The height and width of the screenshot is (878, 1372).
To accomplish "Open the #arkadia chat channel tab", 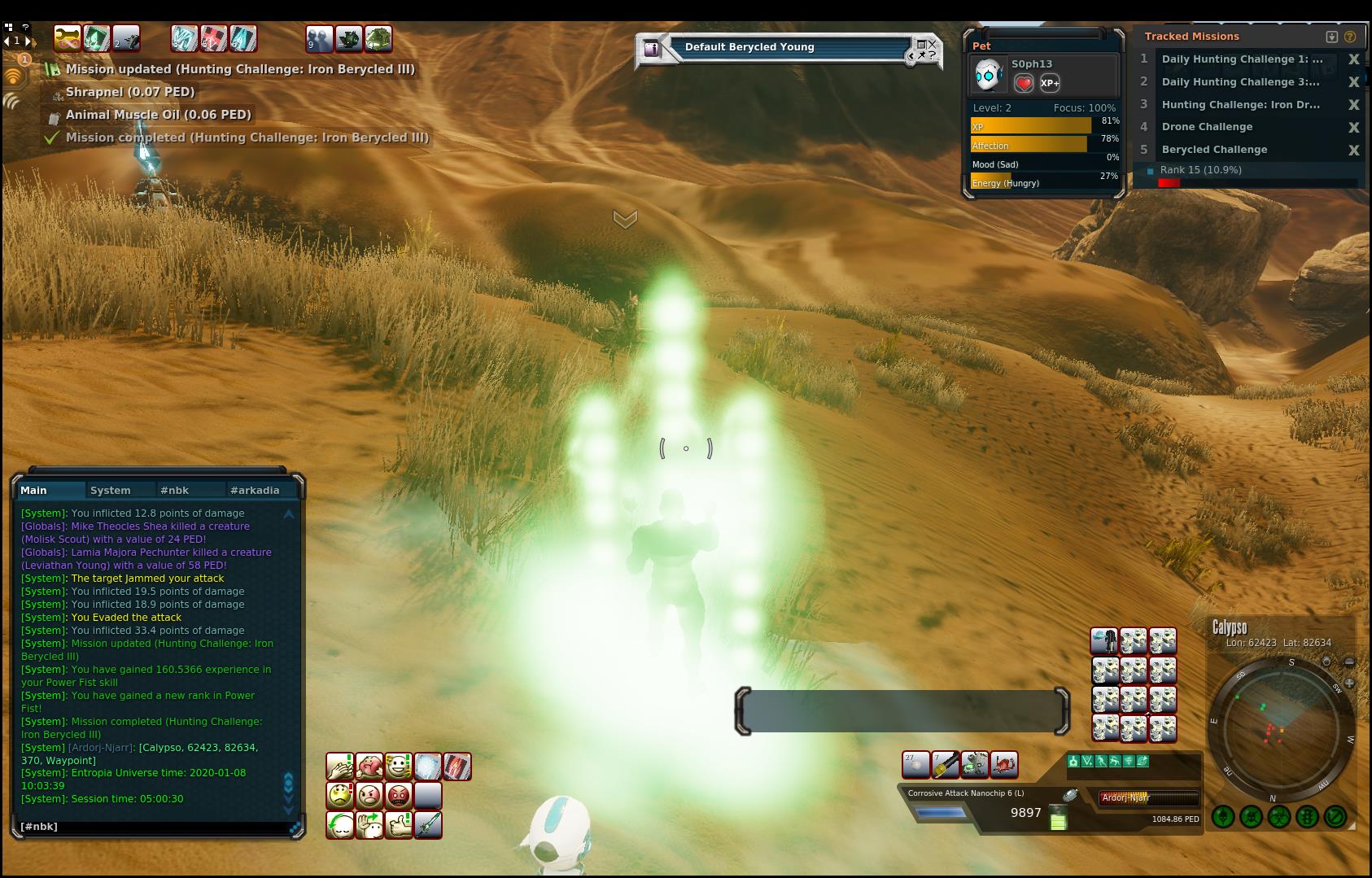I will pyautogui.click(x=255, y=490).
